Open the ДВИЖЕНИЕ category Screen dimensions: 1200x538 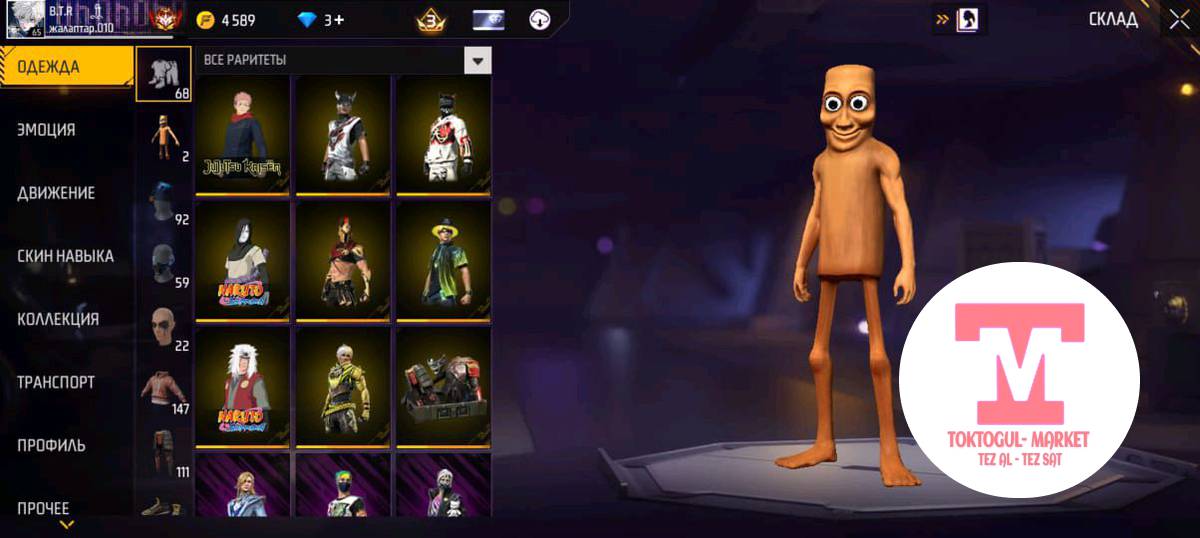click(x=56, y=193)
